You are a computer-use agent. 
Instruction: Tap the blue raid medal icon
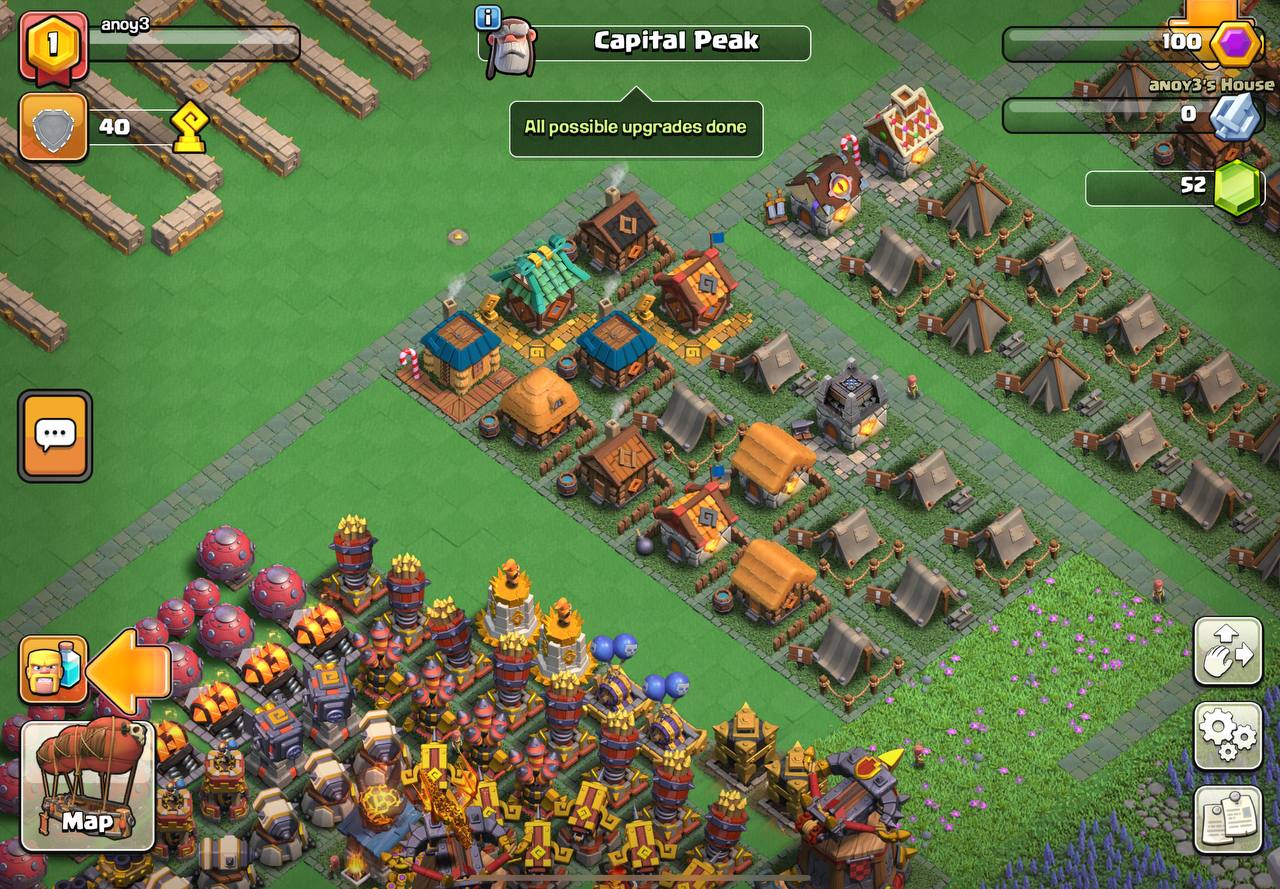[1234, 115]
